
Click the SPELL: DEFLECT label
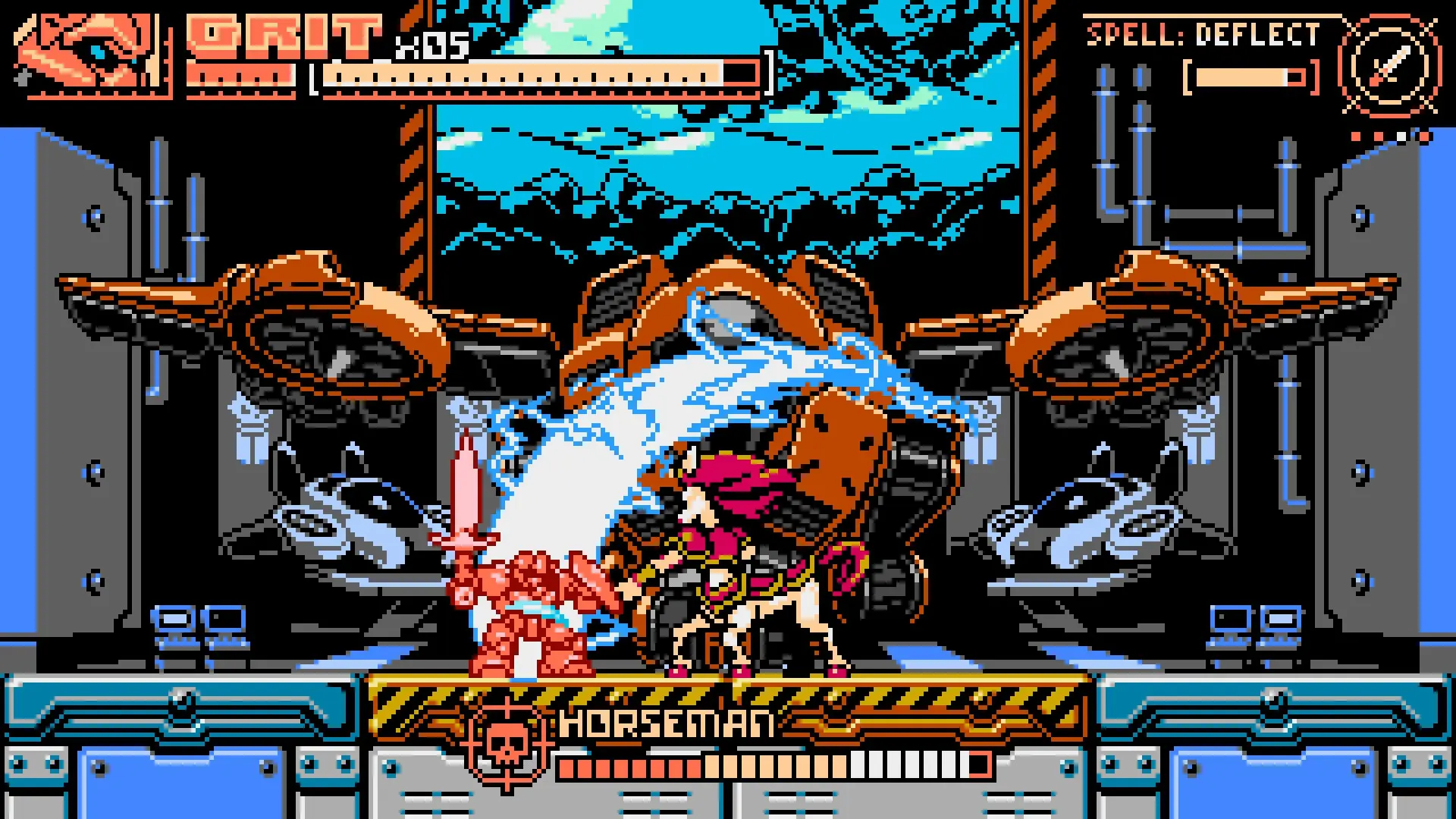tap(1206, 34)
